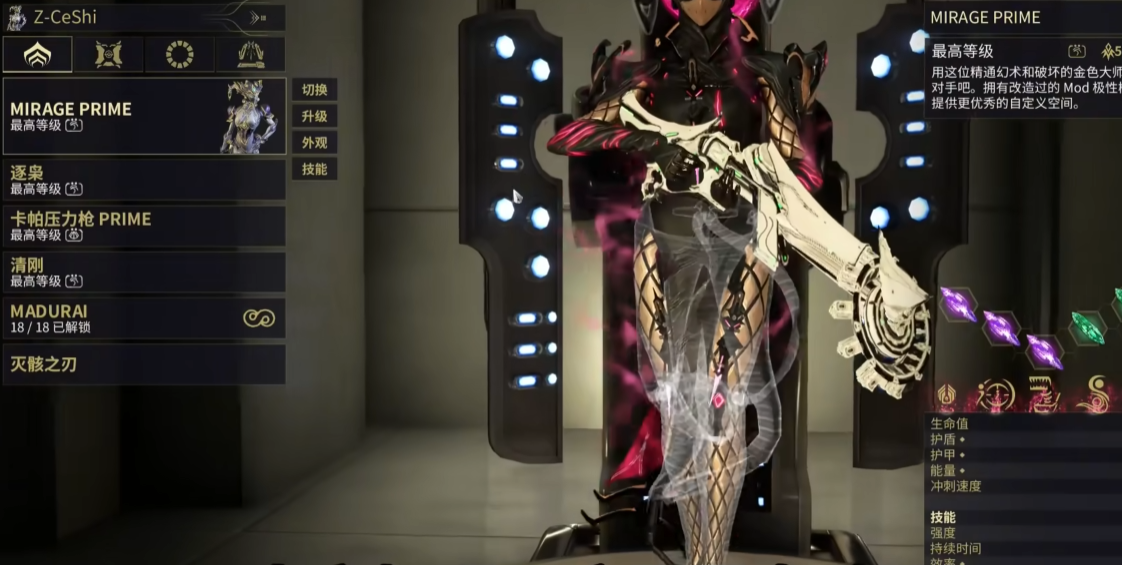Open the MADURAI focus school entry

[144, 318]
